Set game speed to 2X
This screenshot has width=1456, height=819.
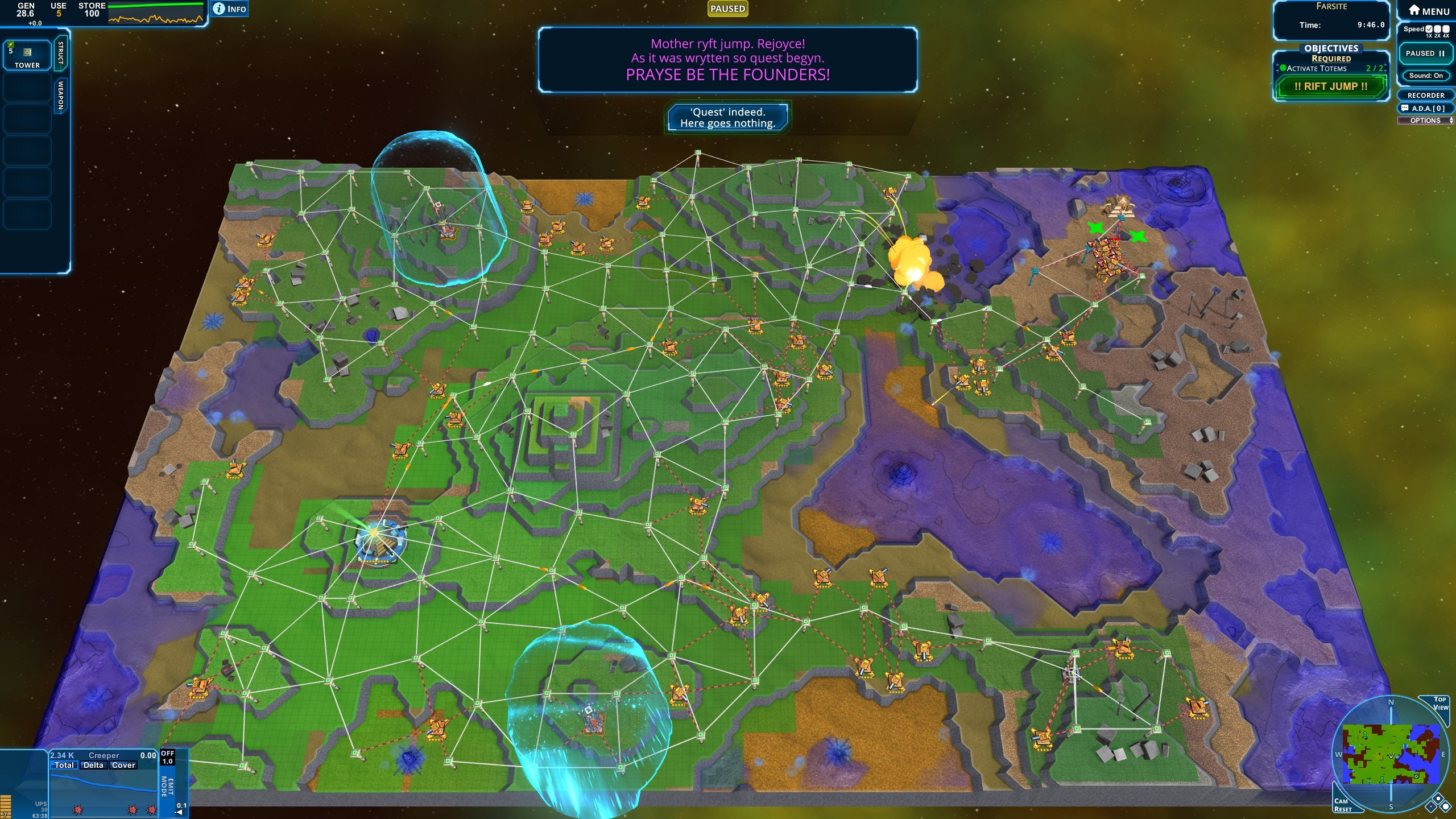click(1437, 29)
